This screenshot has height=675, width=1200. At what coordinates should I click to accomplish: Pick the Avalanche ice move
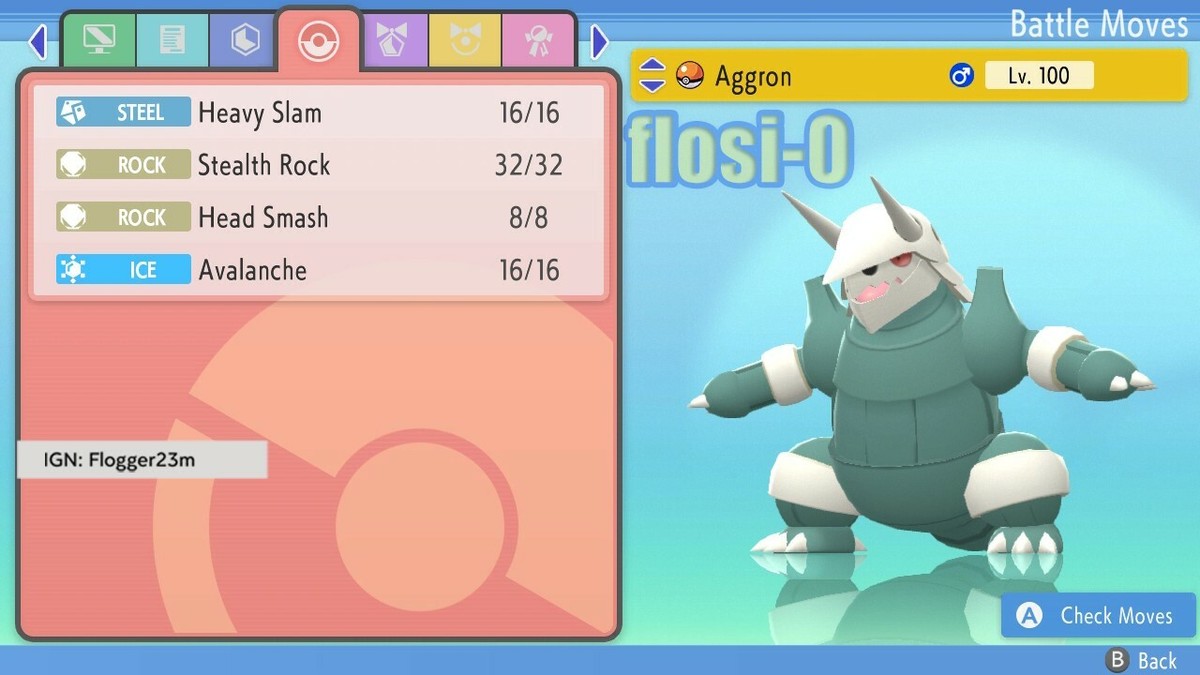318,270
